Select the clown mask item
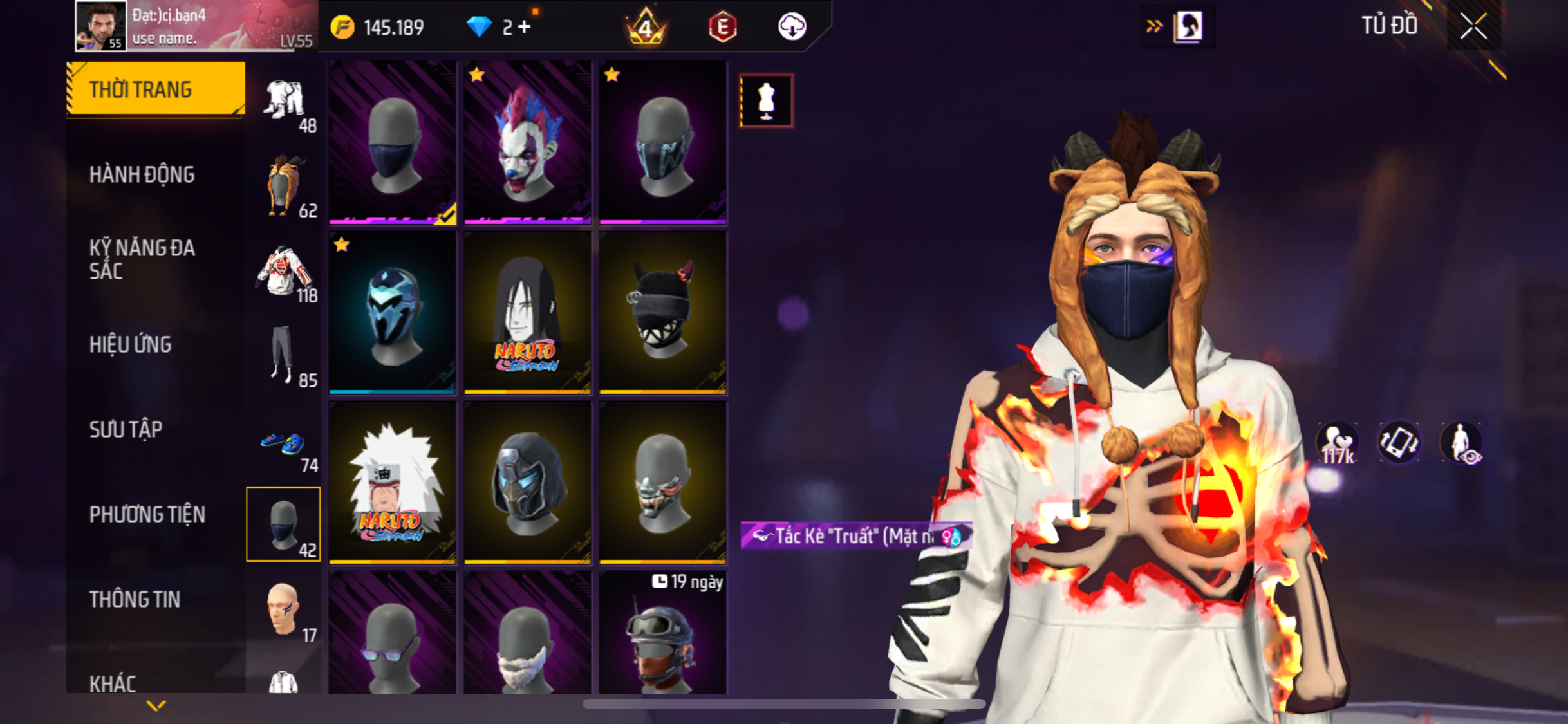Viewport: 1568px width, 724px height. pyautogui.click(x=527, y=142)
